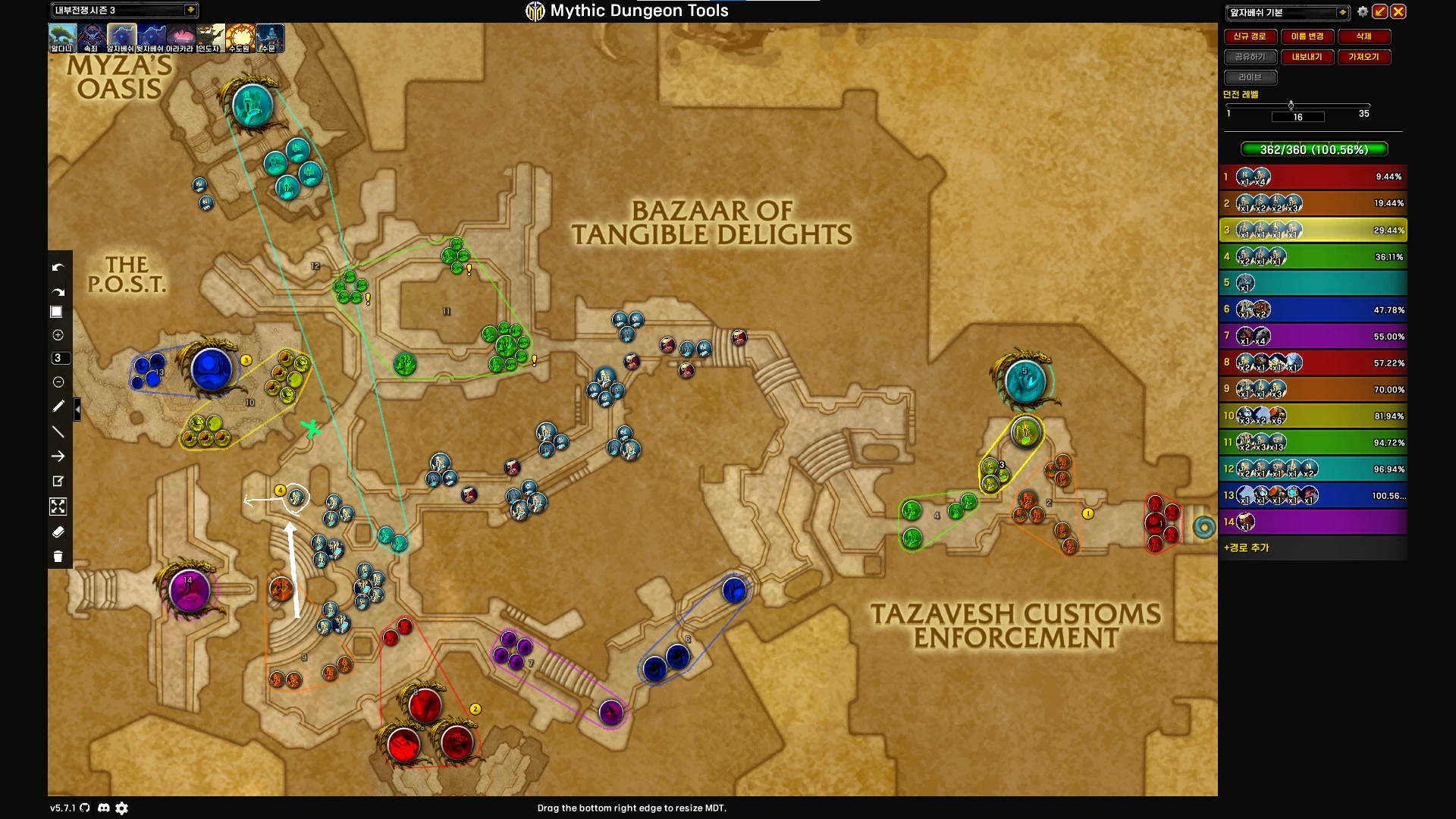
Task: Select the pencil drawing tool
Action: (58, 406)
